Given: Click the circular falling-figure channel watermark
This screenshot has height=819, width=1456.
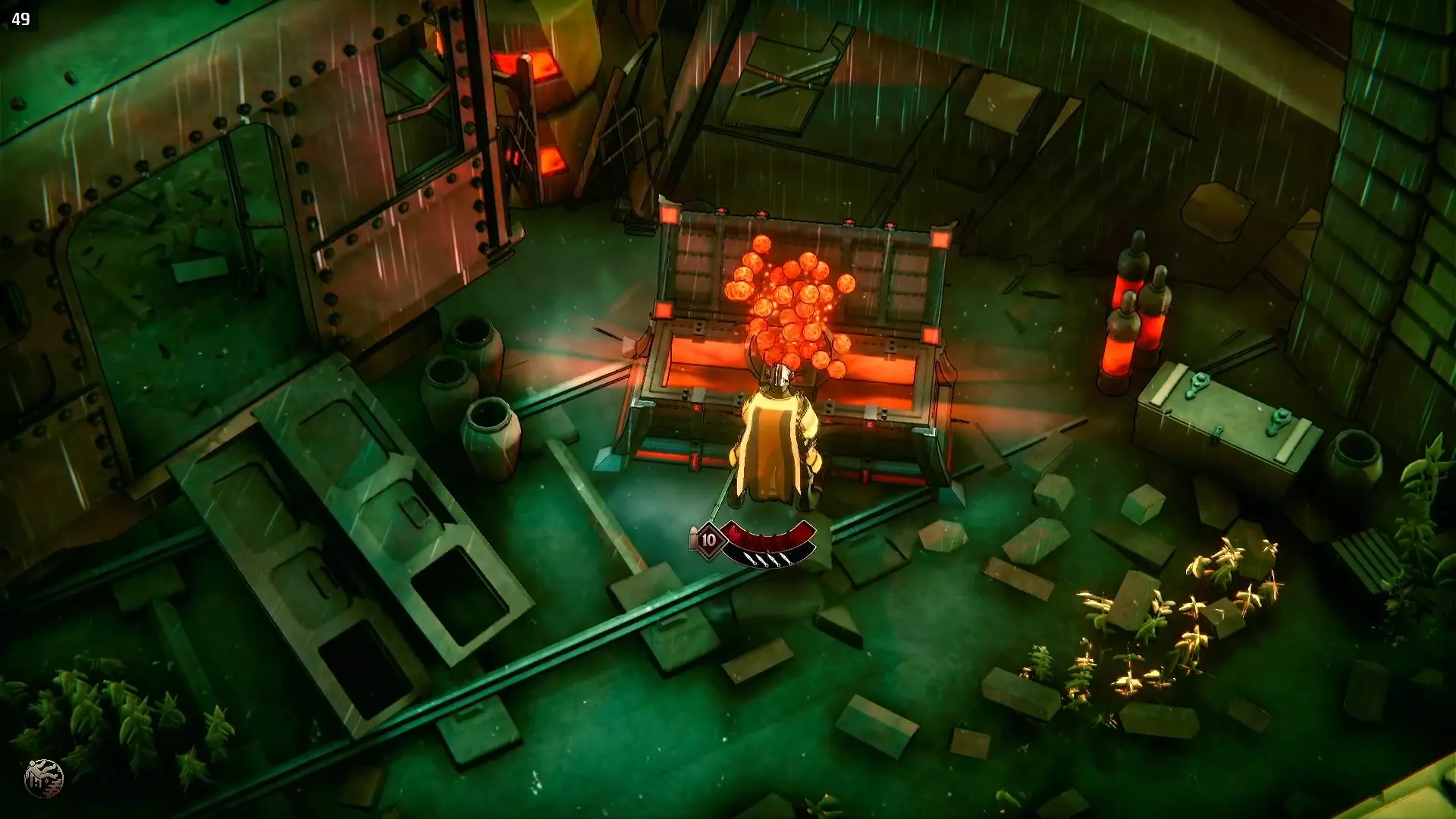Looking at the screenshot, I should pos(43,779).
